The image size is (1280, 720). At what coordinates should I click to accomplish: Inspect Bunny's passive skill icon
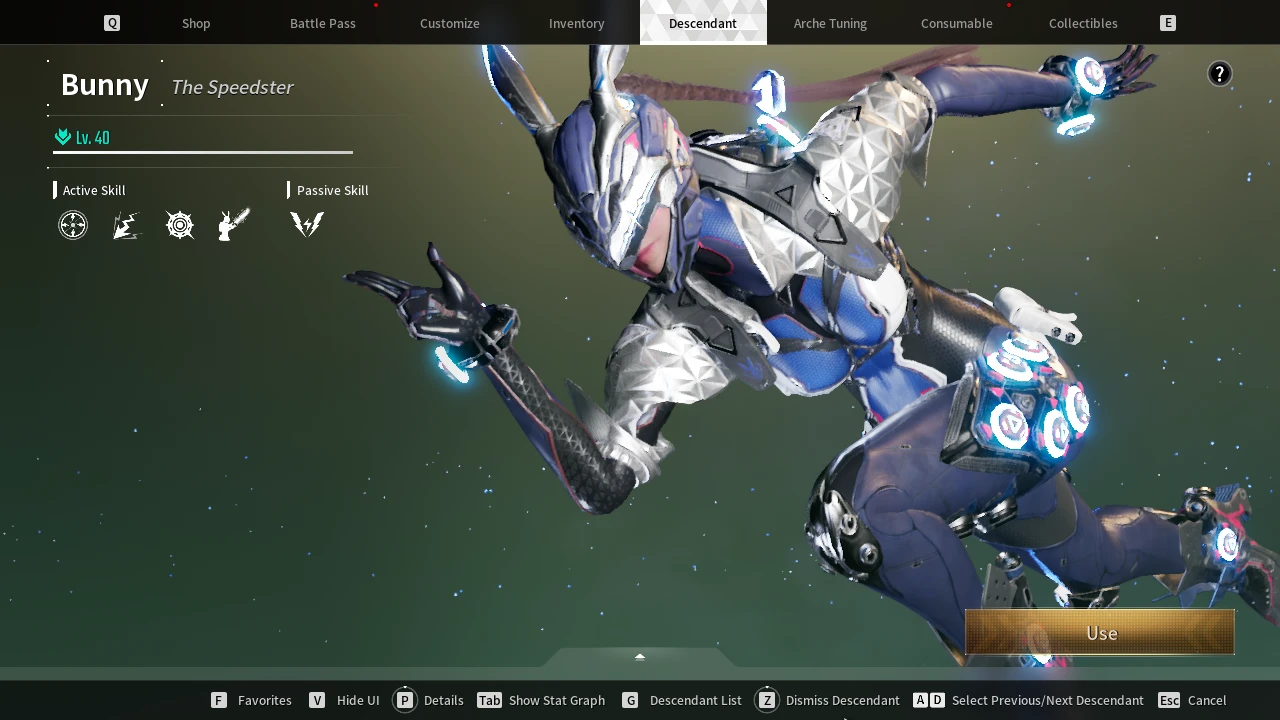[x=307, y=225]
